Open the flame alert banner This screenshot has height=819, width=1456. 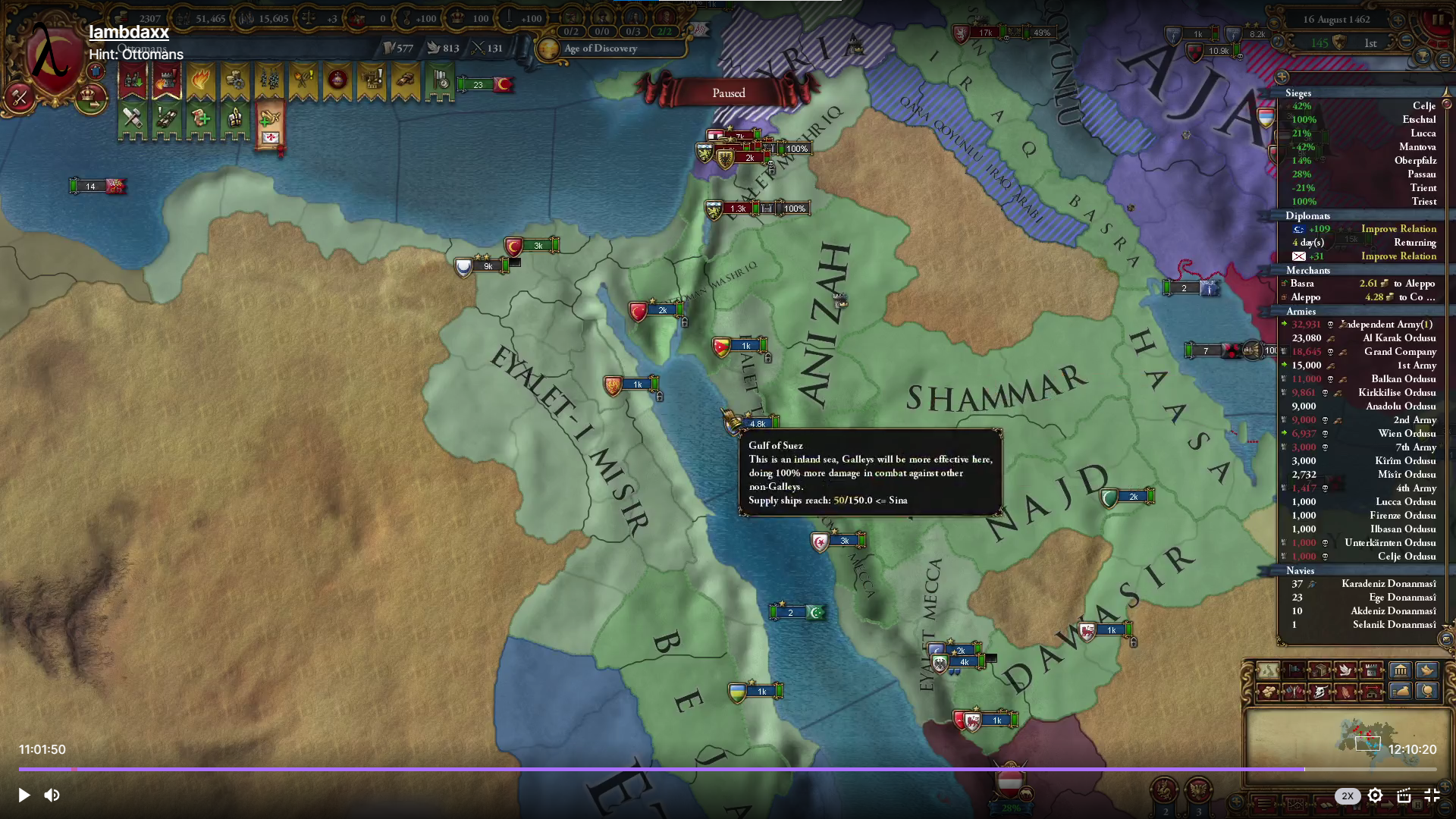tap(201, 80)
